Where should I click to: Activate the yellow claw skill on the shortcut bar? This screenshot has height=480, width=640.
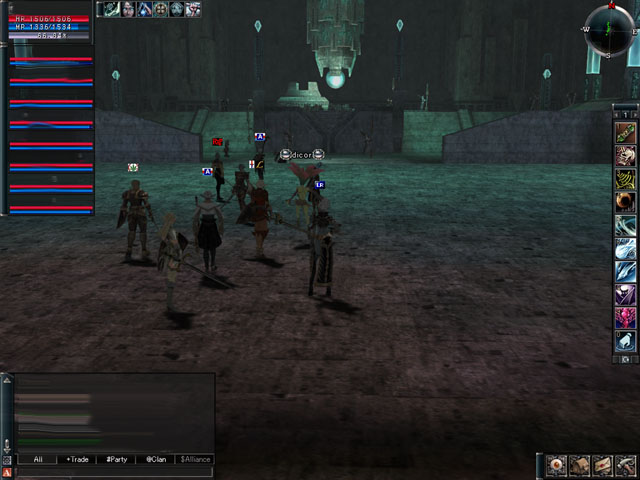click(625, 178)
